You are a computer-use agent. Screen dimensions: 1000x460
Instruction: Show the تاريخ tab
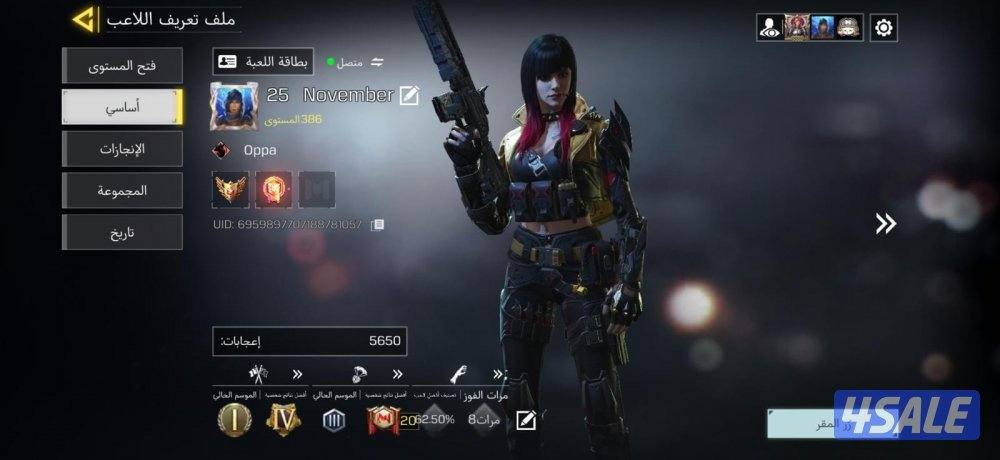click(122, 232)
